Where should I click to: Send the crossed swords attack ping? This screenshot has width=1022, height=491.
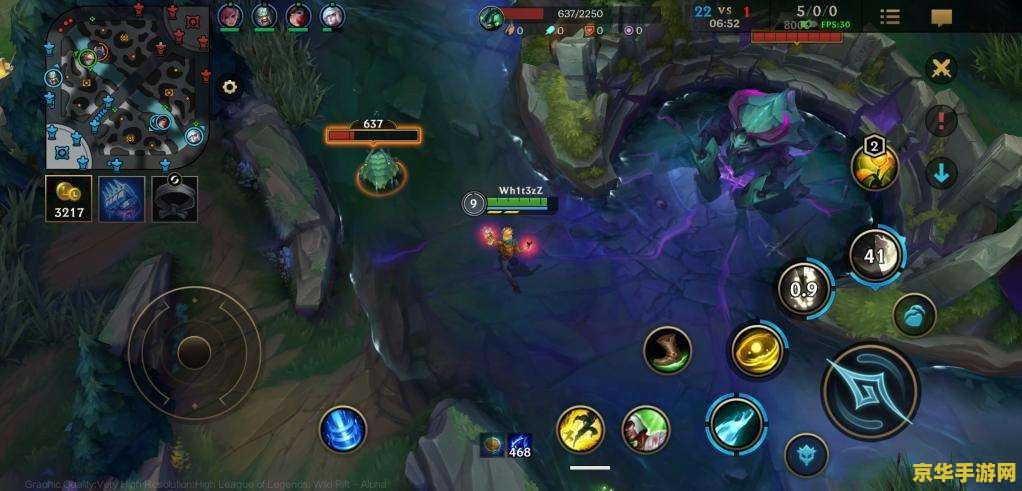[941, 69]
